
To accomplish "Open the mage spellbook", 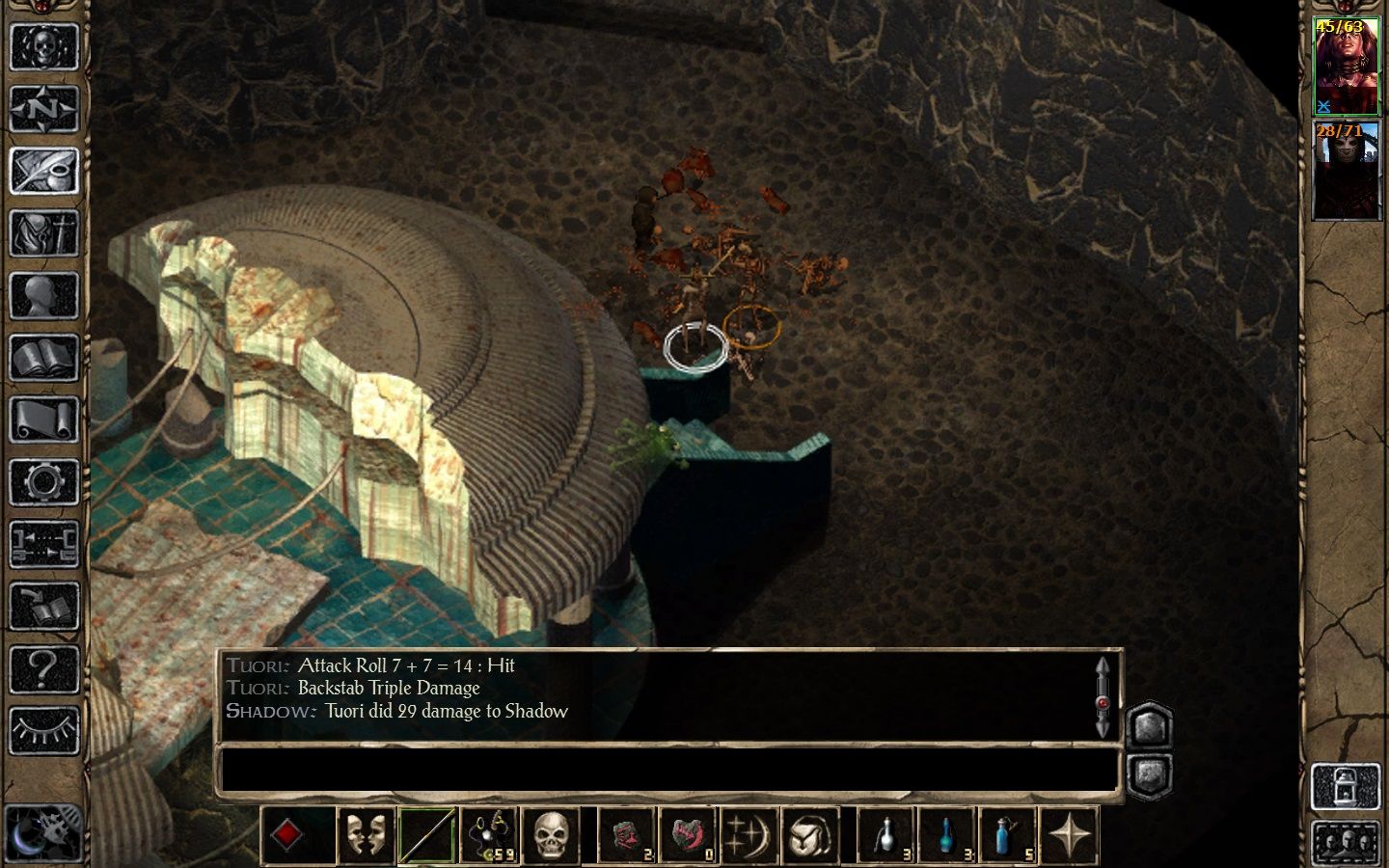I will (43, 358).
